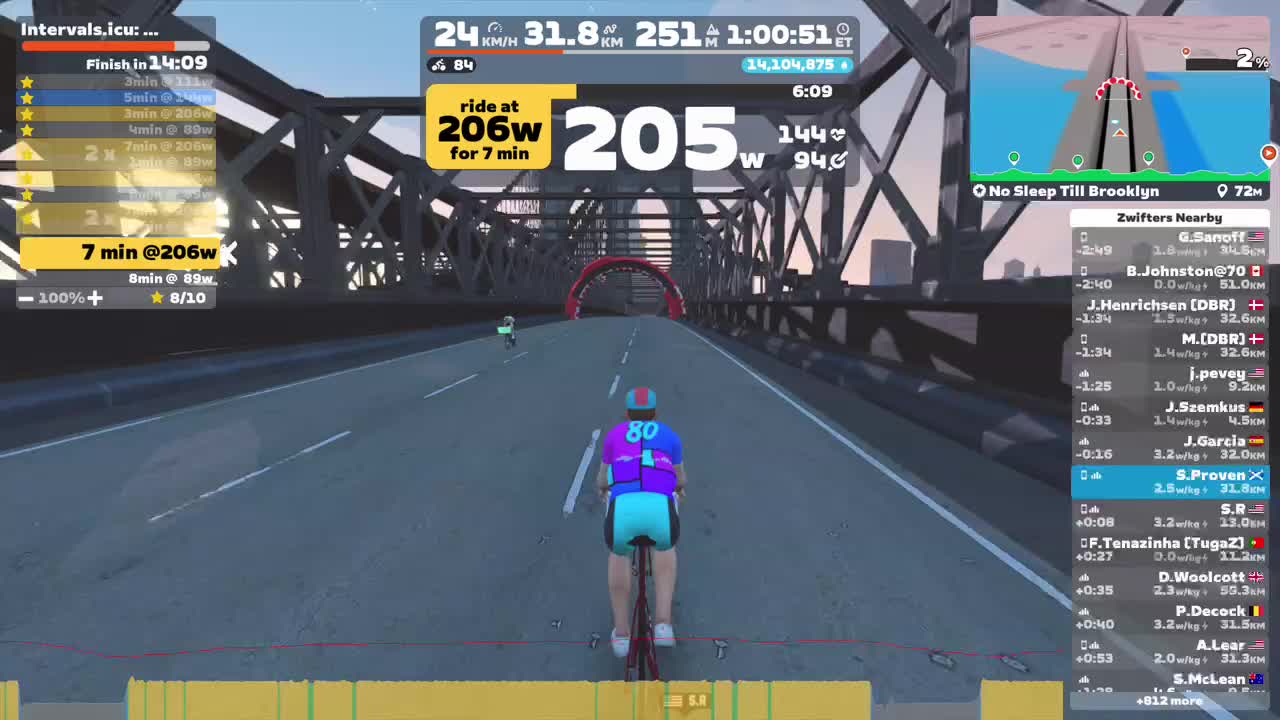Click the 100% intensity indicator

(x=60, y=297)
